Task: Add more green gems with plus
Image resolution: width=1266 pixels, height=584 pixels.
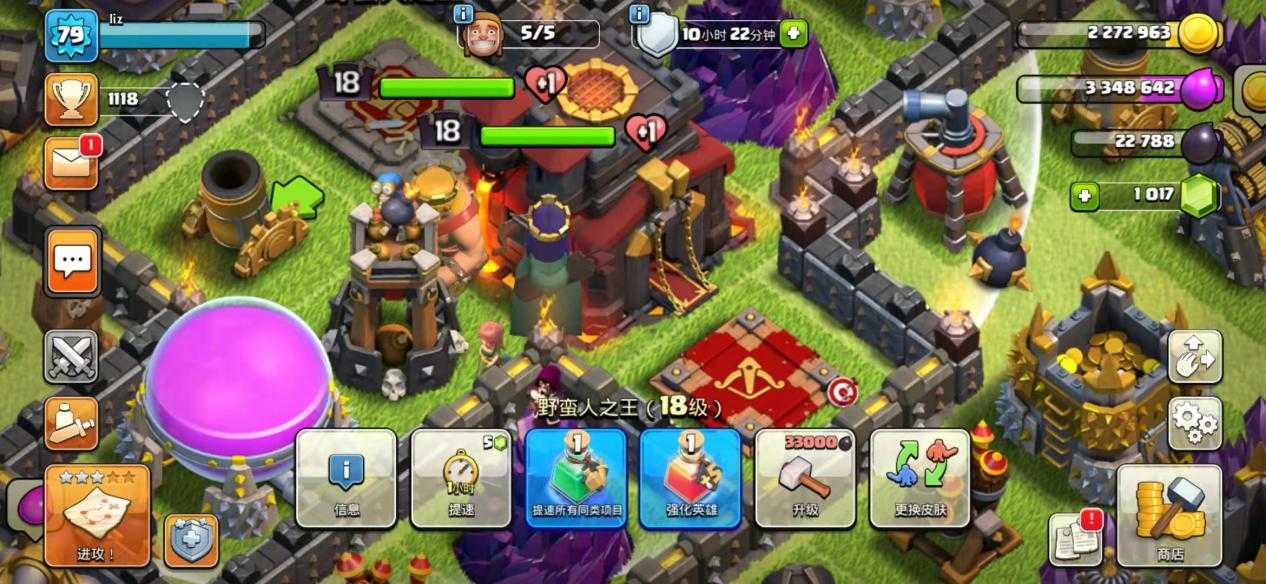Action: (1085, 195)
